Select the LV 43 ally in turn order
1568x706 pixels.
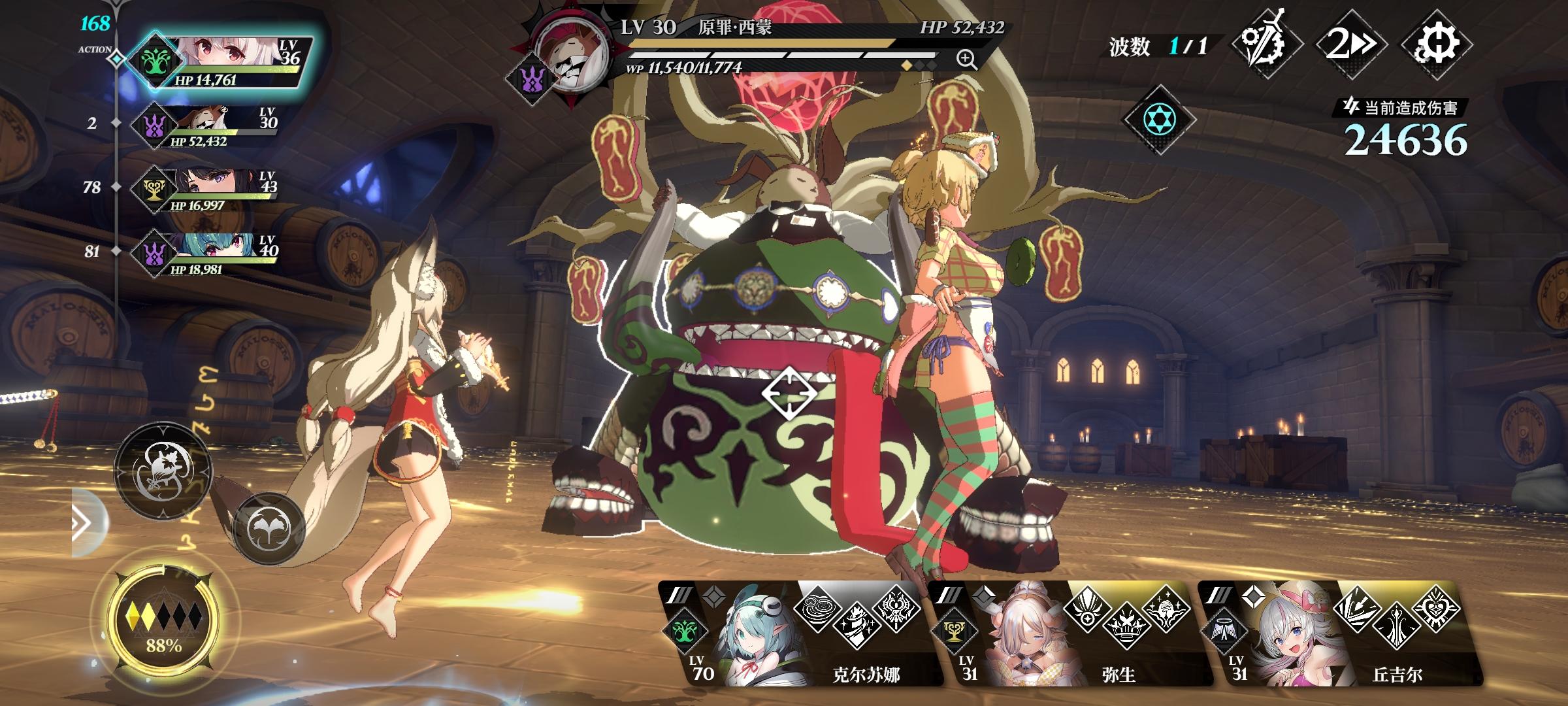point(209,189)
